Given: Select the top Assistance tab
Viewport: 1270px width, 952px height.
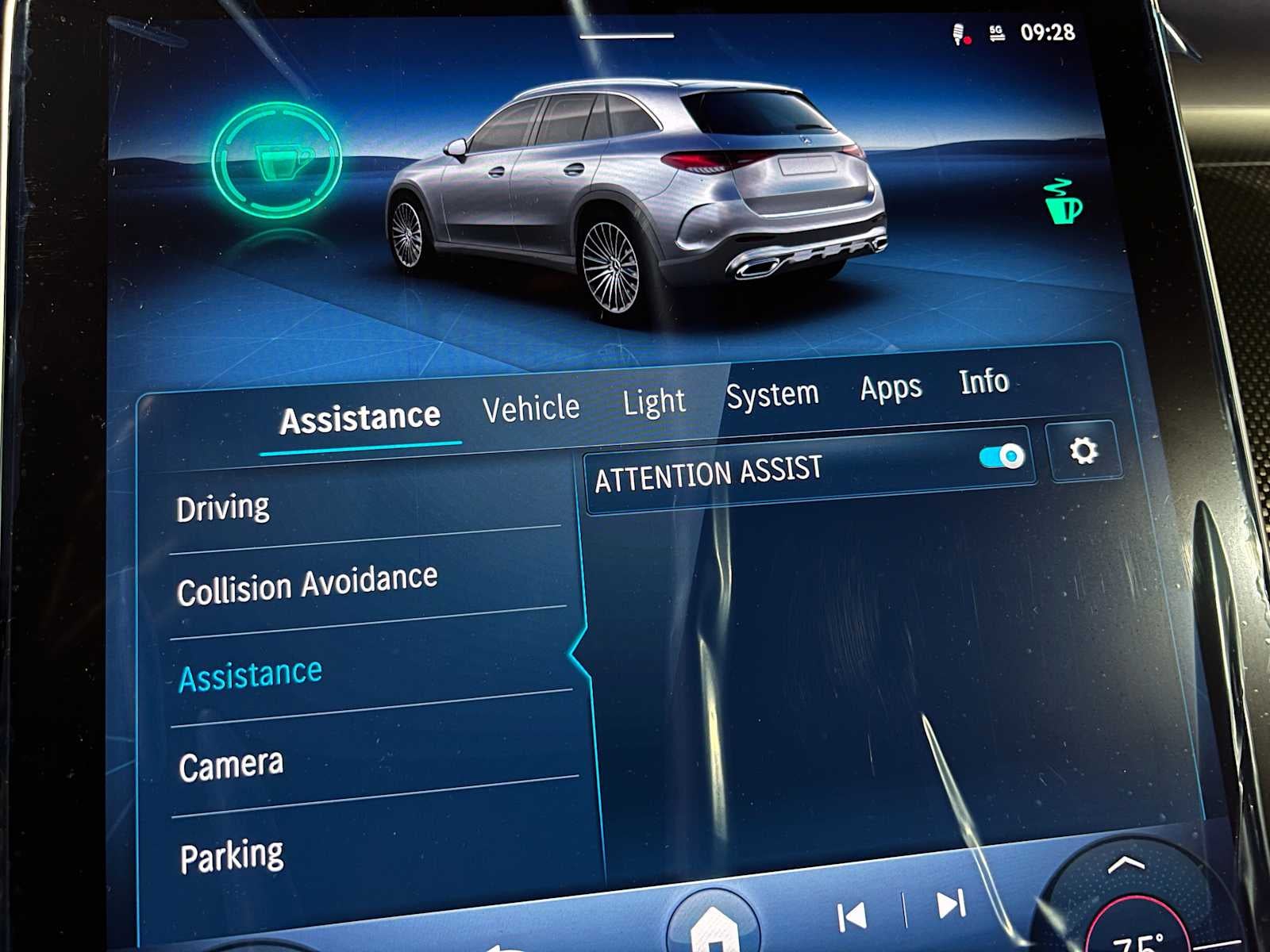Looking at the screenshot, I should [x=360, y=418].
